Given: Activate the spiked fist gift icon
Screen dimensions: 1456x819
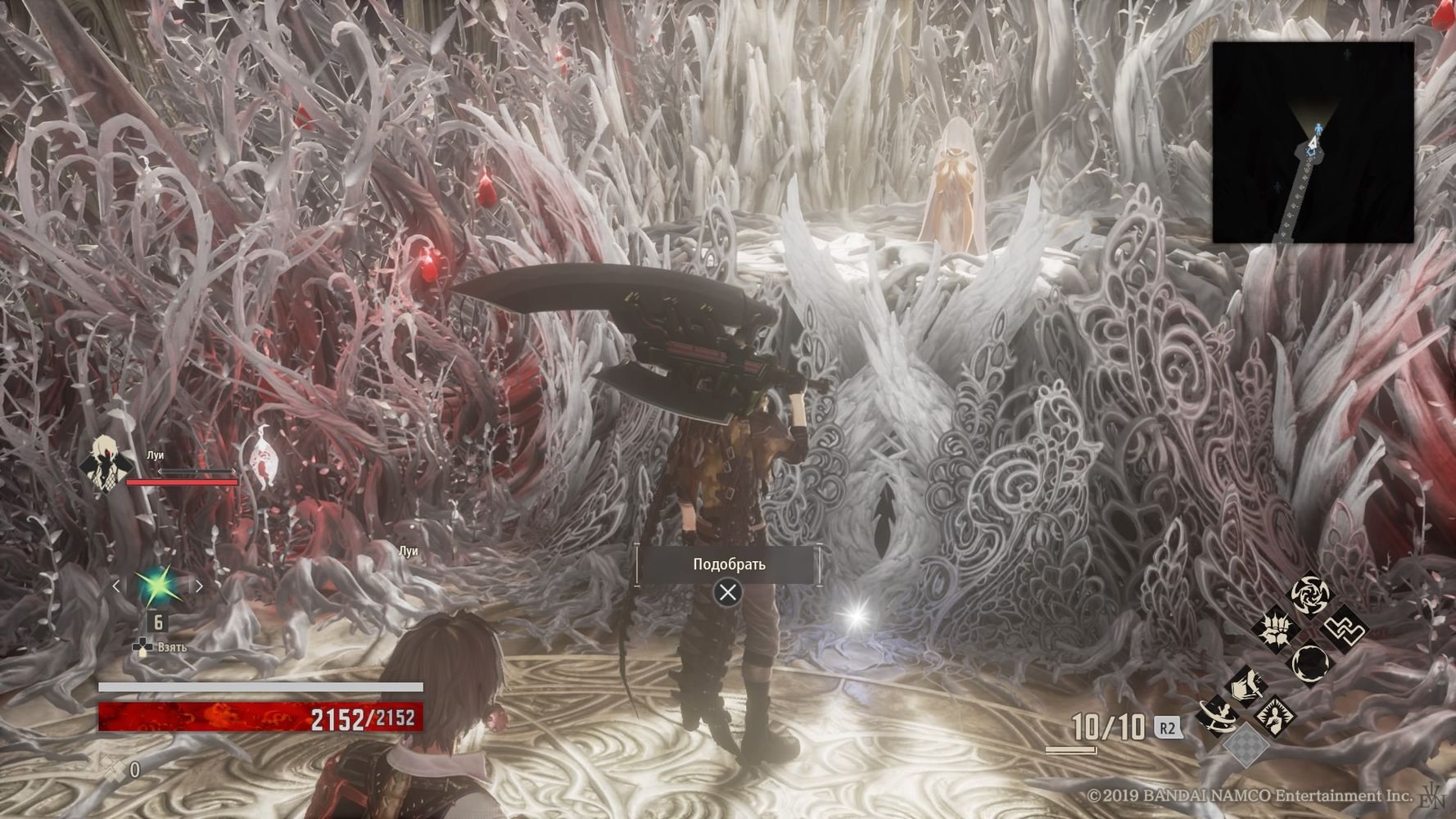Looking at the screenshot, I should (1276, 629).
